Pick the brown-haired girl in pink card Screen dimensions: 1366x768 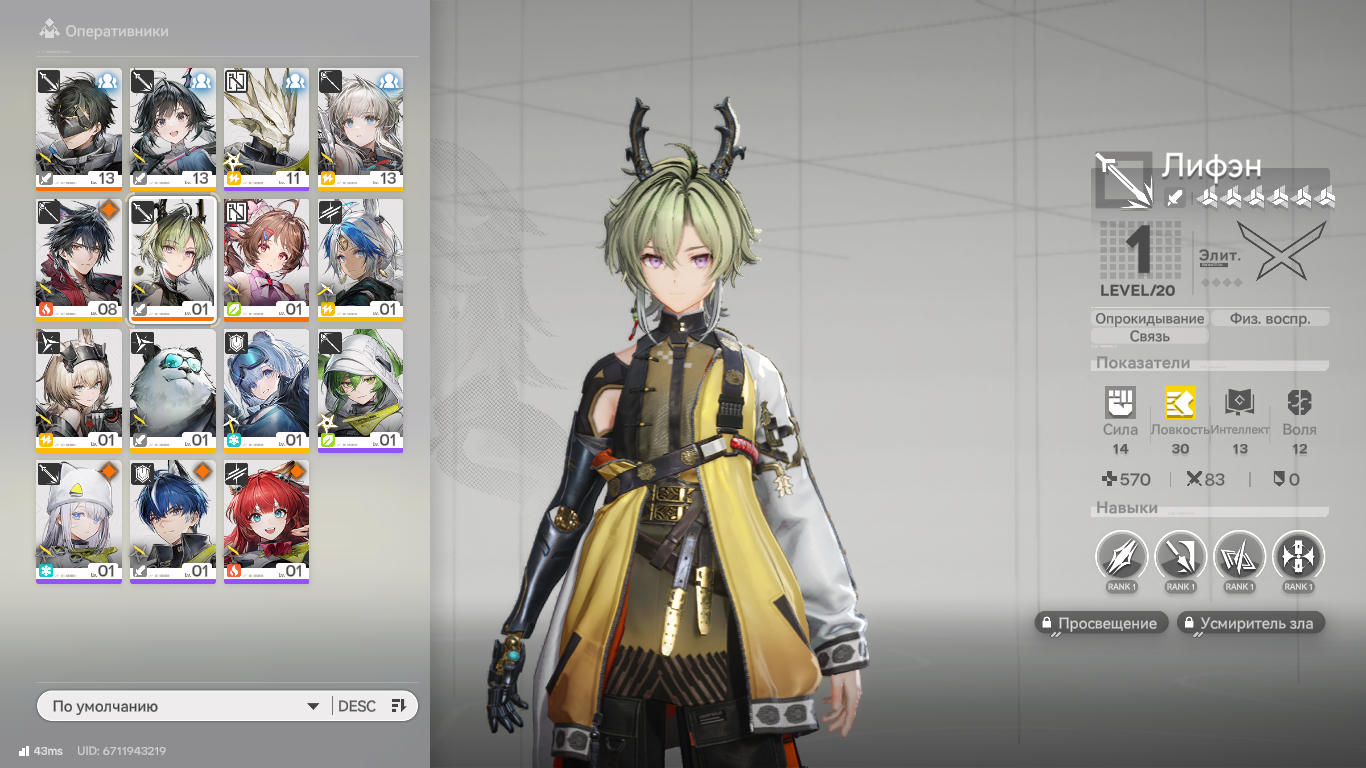267,258
